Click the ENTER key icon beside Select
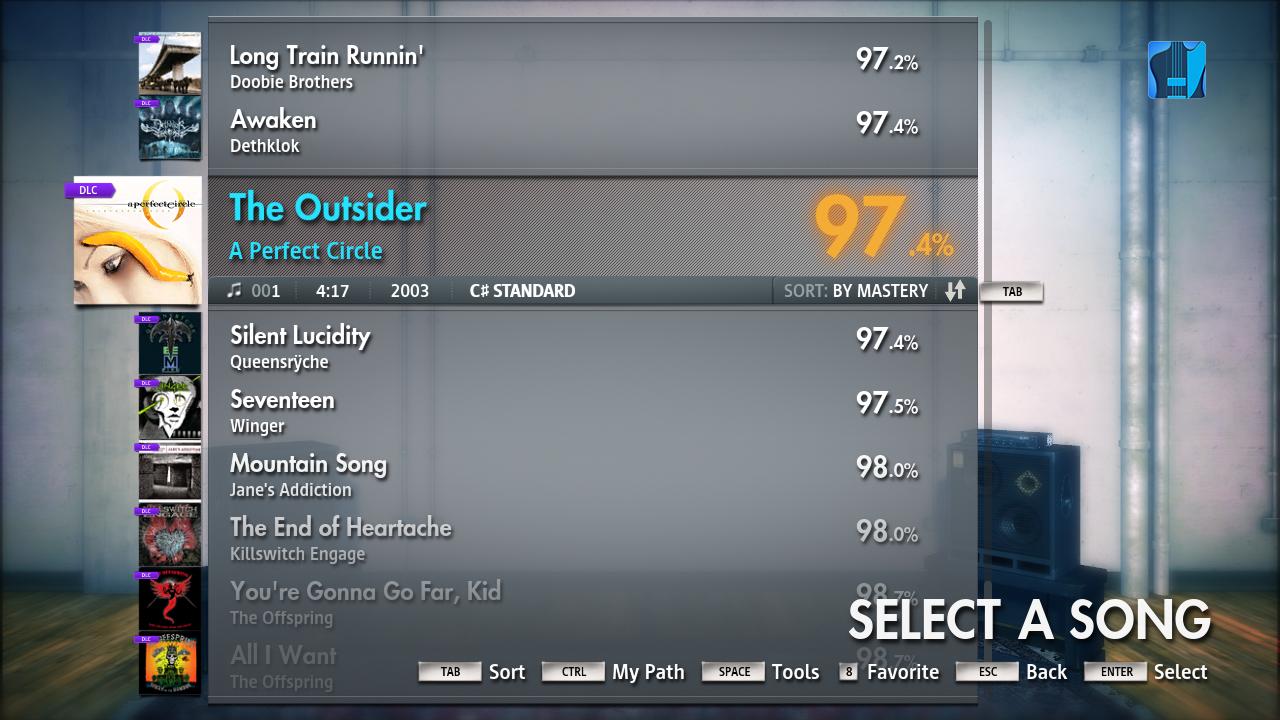The image size is (1280, 720). coord(1114,672)
